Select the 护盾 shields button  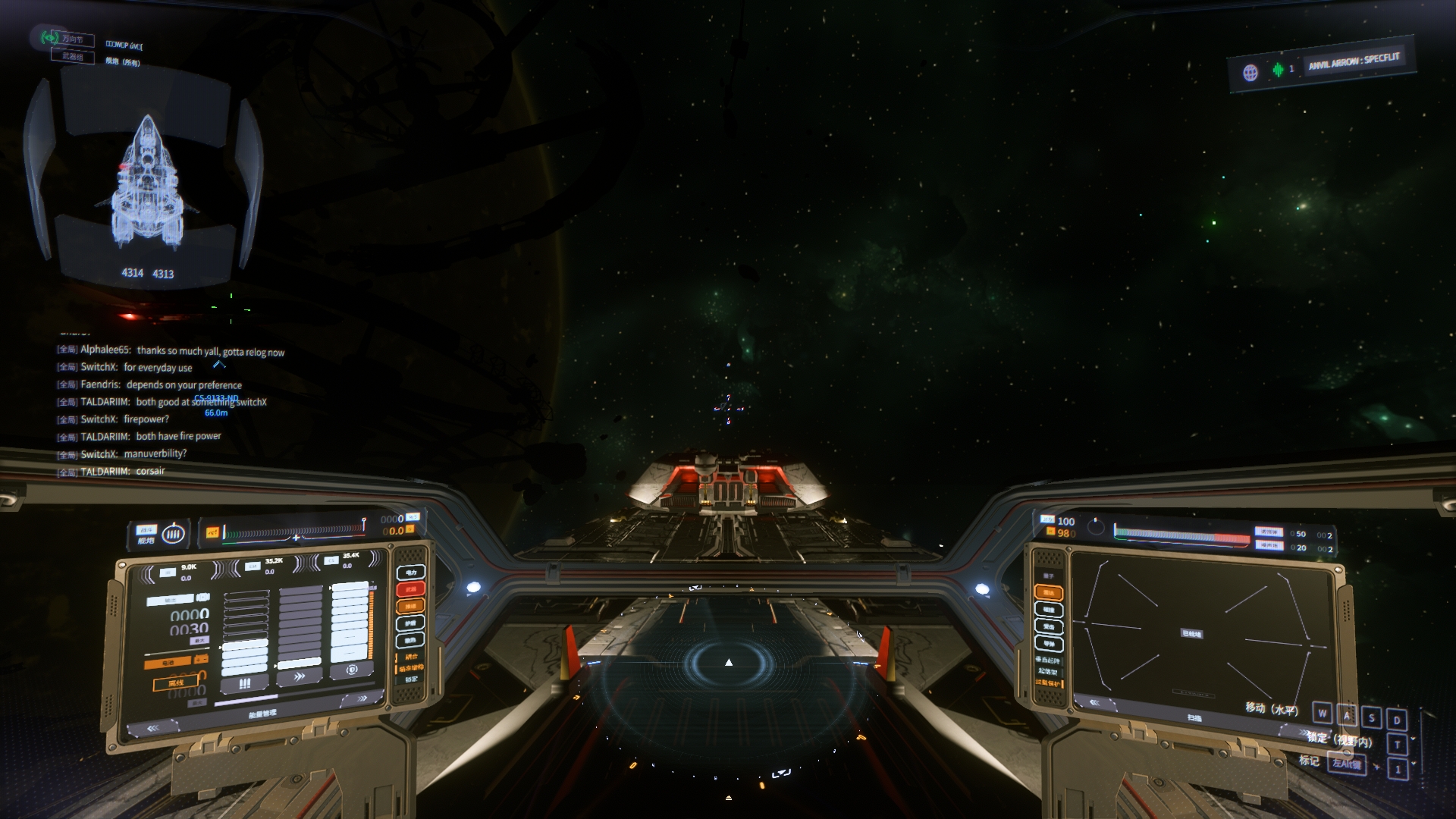tap(411, 623)
